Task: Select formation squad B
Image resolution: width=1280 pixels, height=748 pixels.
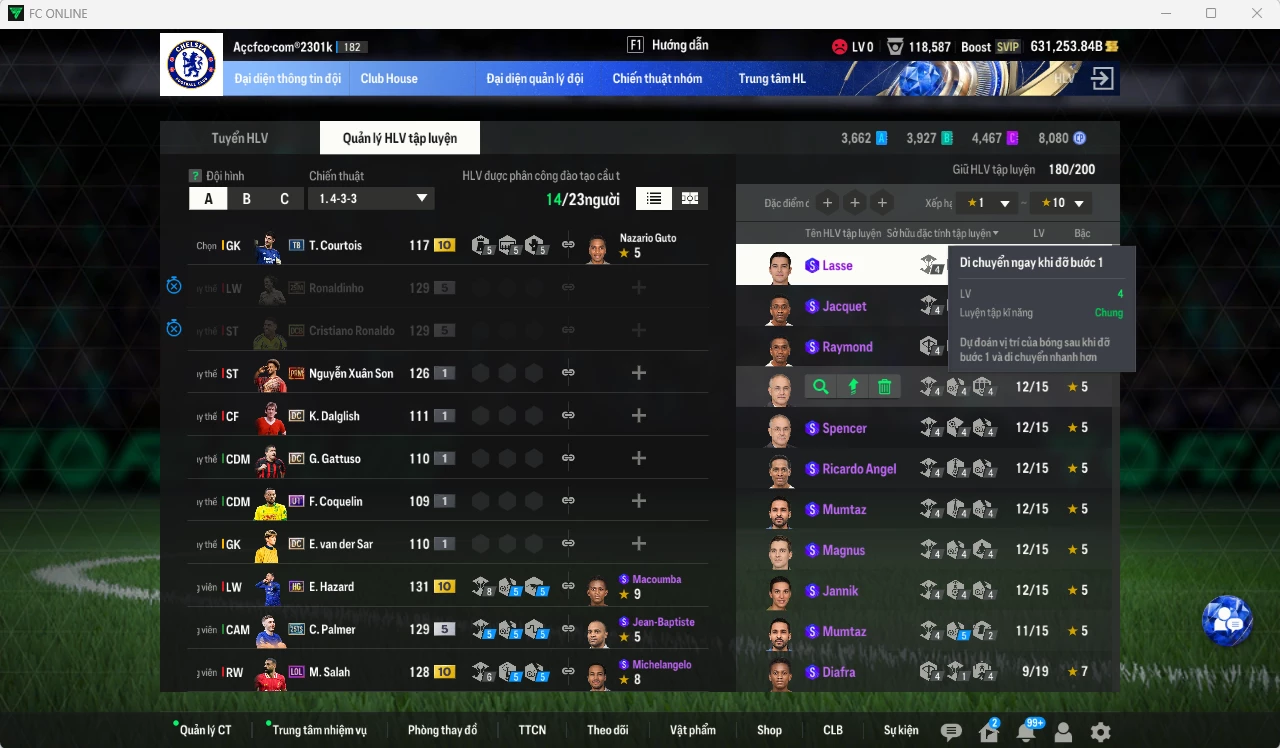Action: pyautogui.click(x=245, y=198)
